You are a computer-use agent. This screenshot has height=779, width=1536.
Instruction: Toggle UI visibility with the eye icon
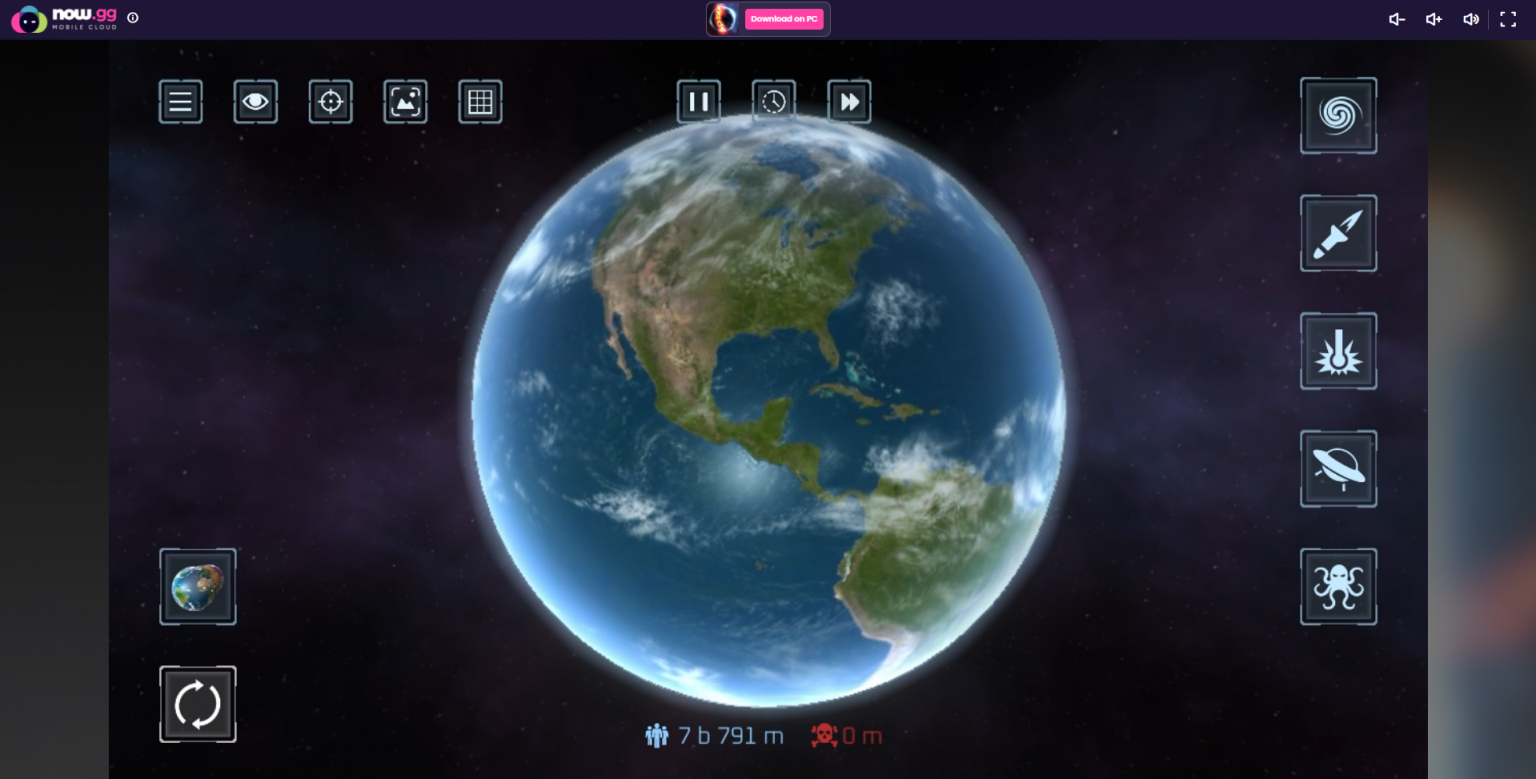click(255, 101)
